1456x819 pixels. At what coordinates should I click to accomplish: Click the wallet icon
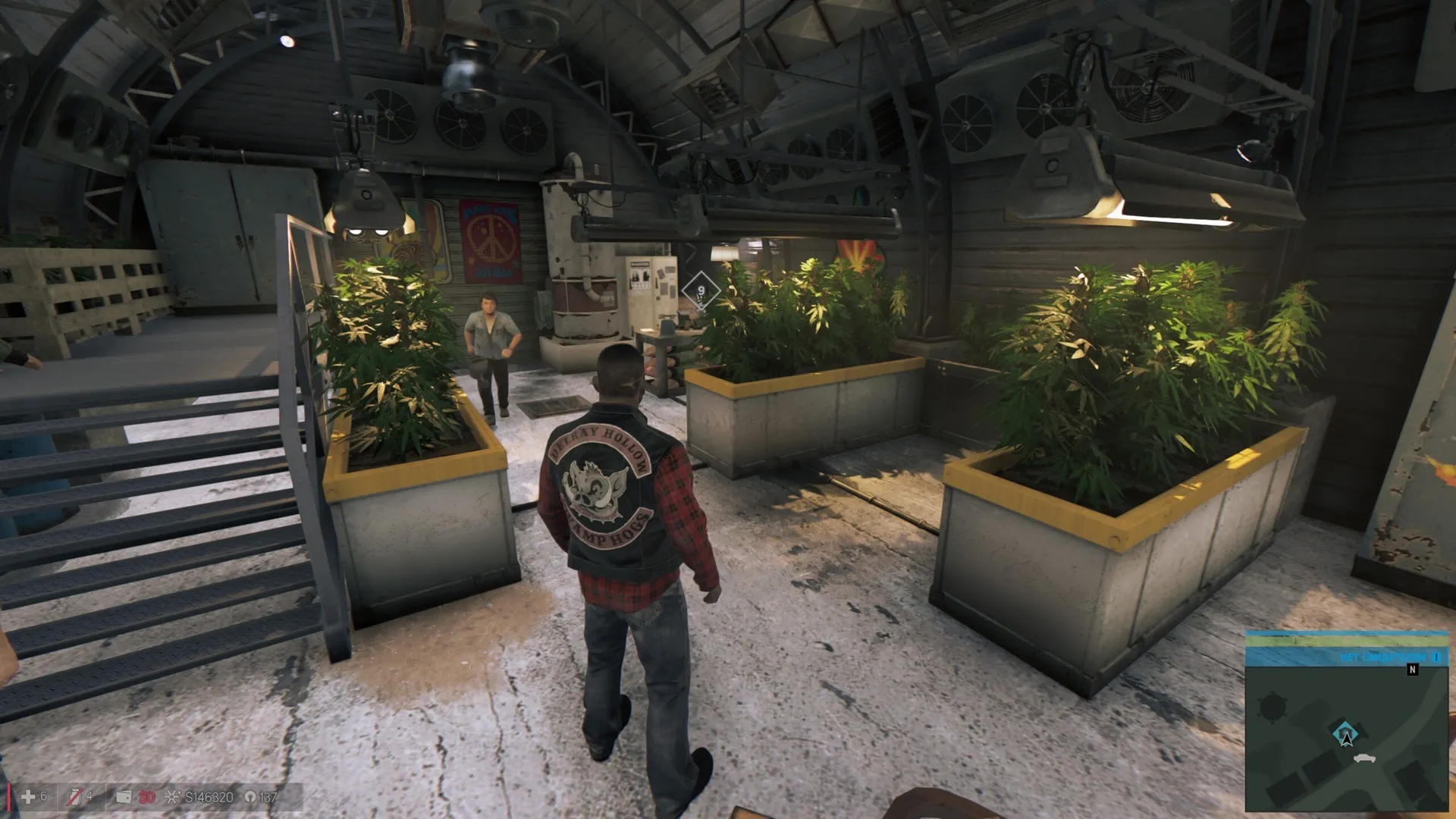[x=124, y=796]
